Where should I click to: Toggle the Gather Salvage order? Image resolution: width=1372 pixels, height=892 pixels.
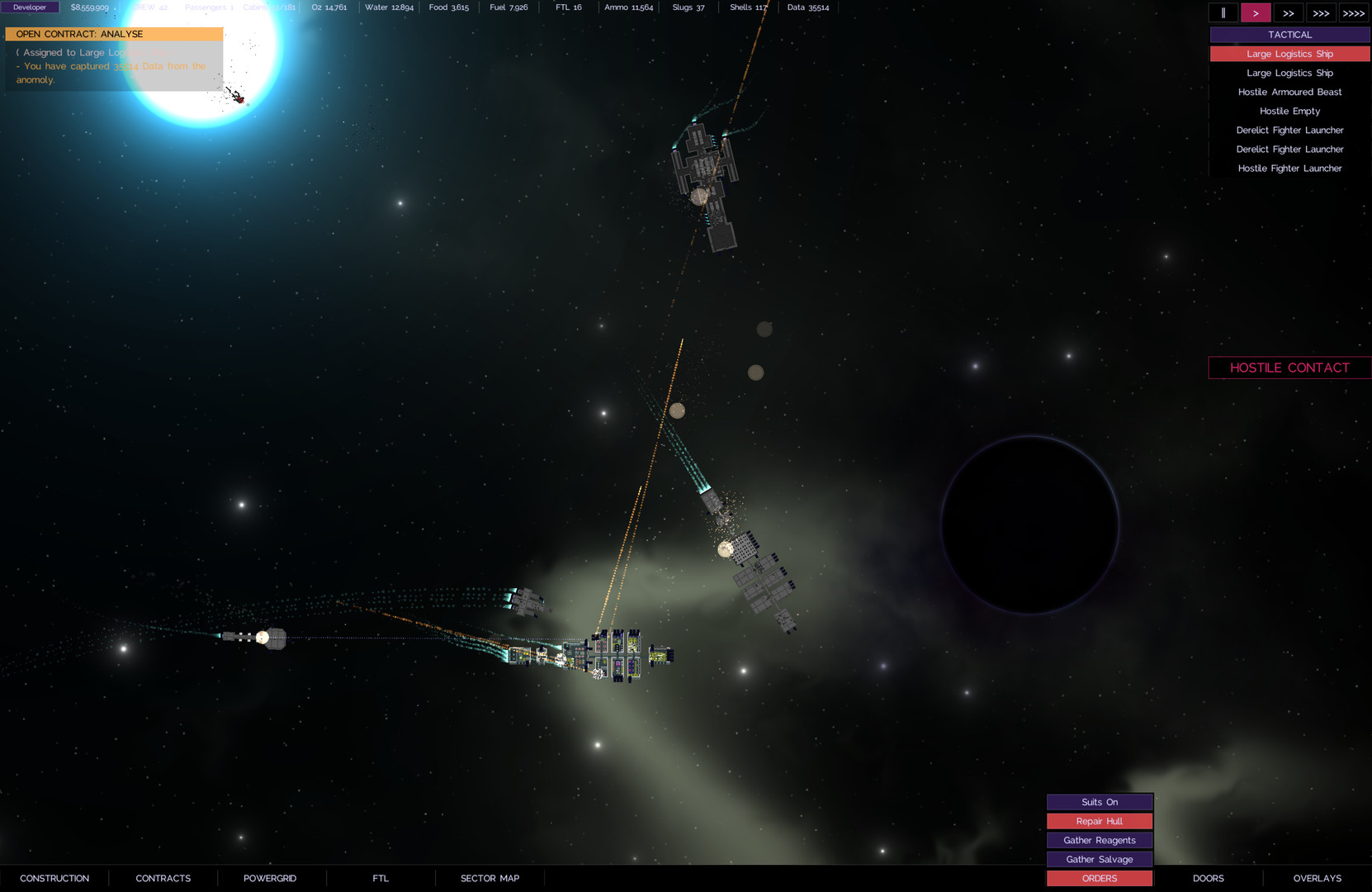pyautogui.click(x=1099, y=859)
